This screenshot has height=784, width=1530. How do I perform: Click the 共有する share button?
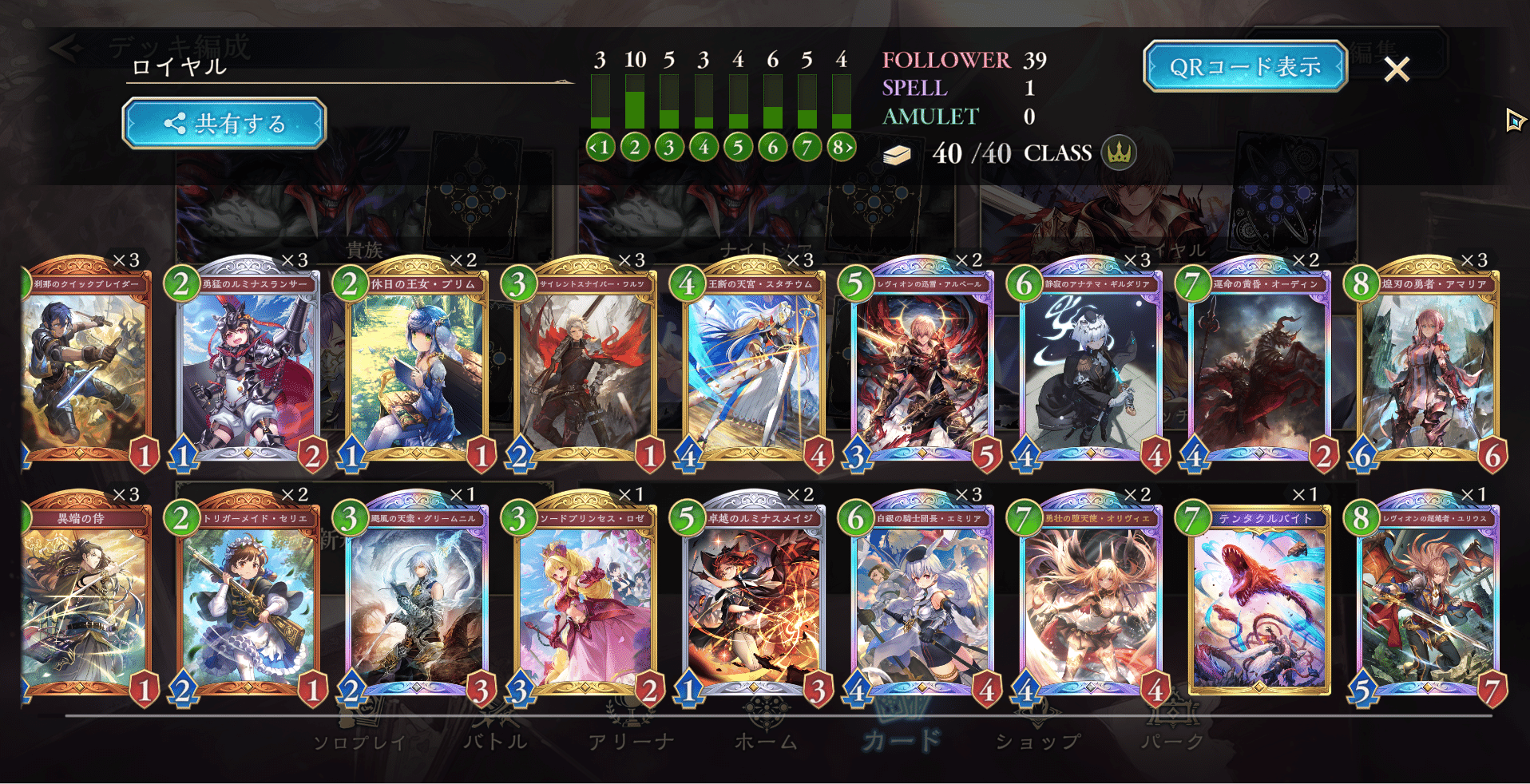(x=224, y=124)
